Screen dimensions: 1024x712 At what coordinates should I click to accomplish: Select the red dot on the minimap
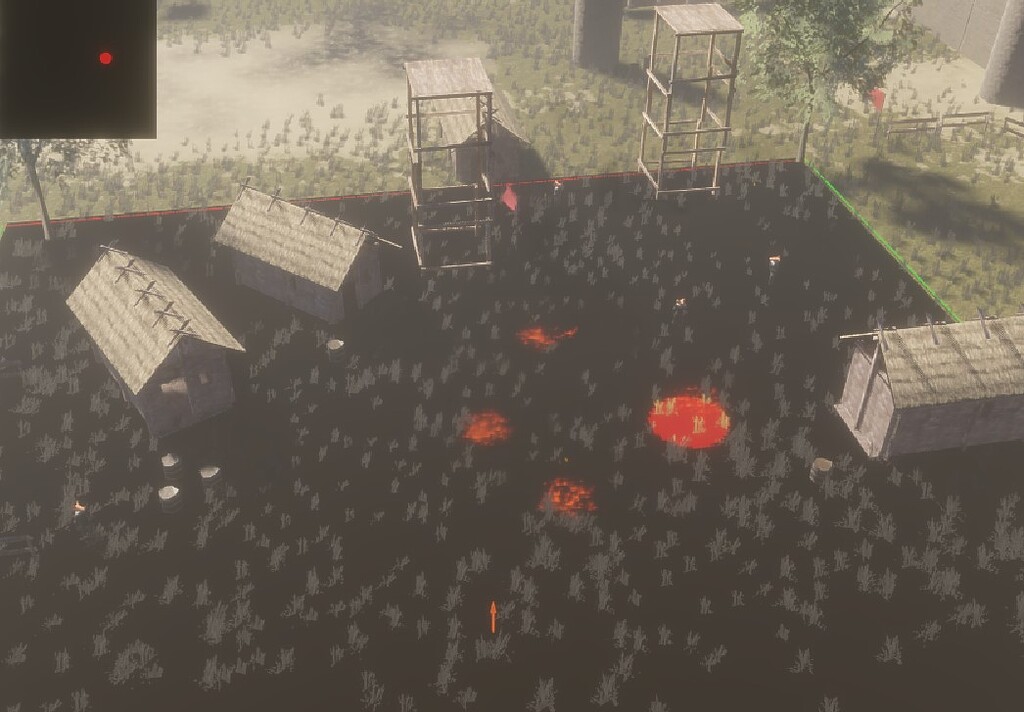click(106, 58)
